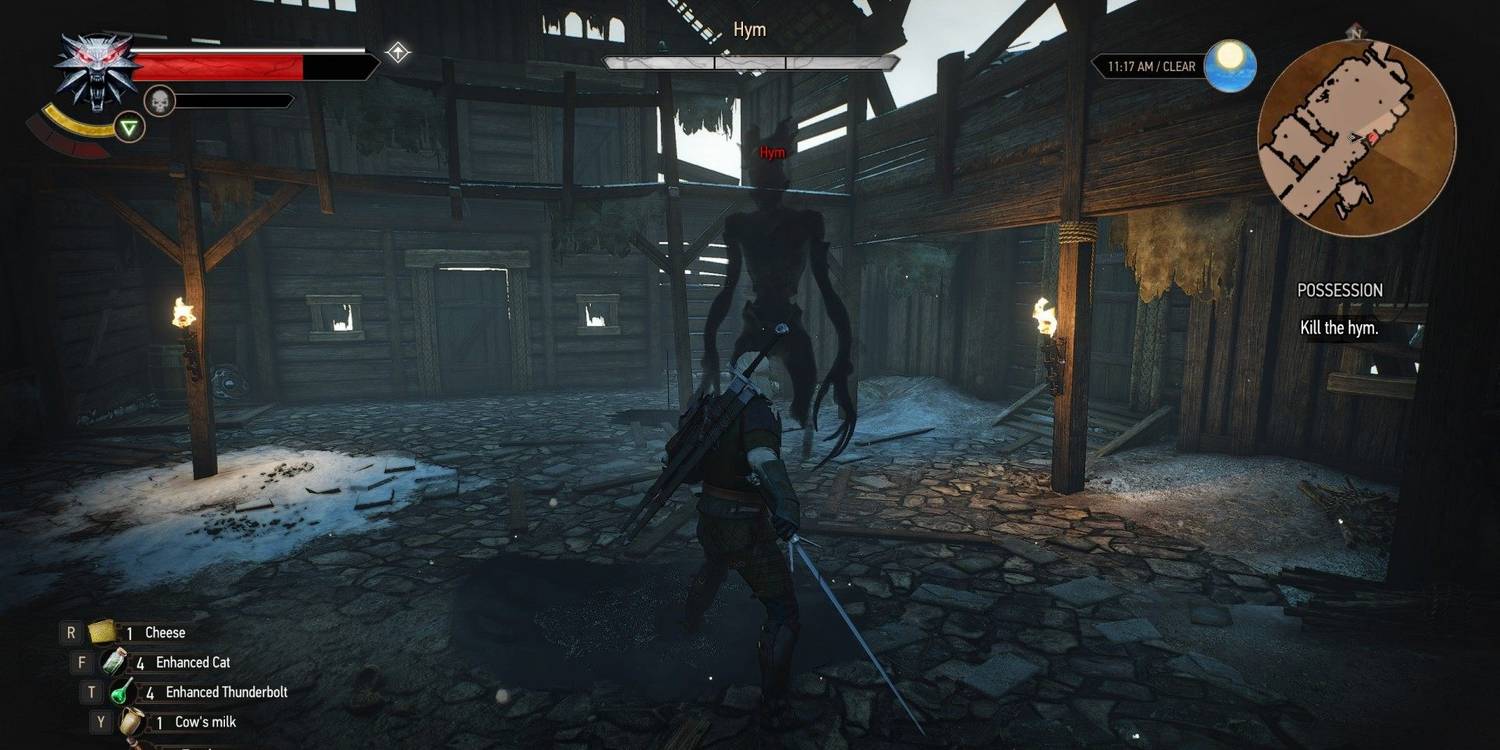
Task: Select the skull toxicity icon
Action: click(x=161, y=98)
